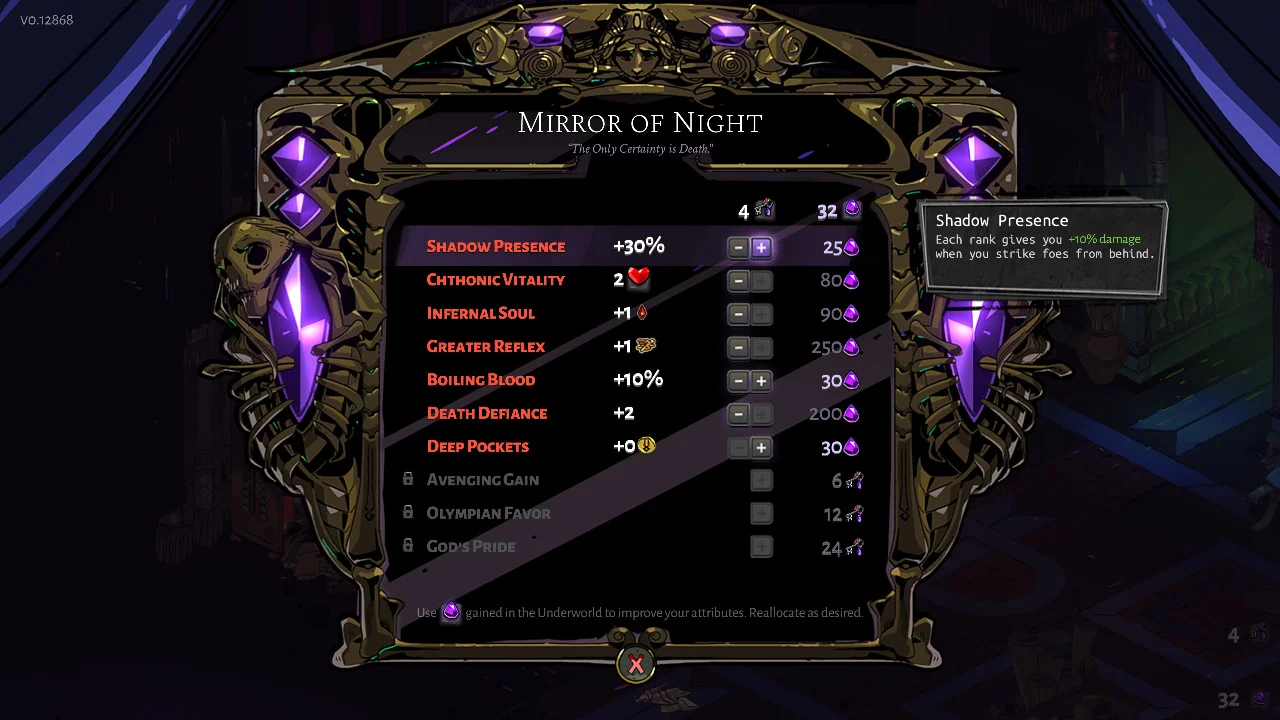1280x720 pixels.
Task: Unlock God's Pride for 24 keys
Action: click(x=761, y=547)
